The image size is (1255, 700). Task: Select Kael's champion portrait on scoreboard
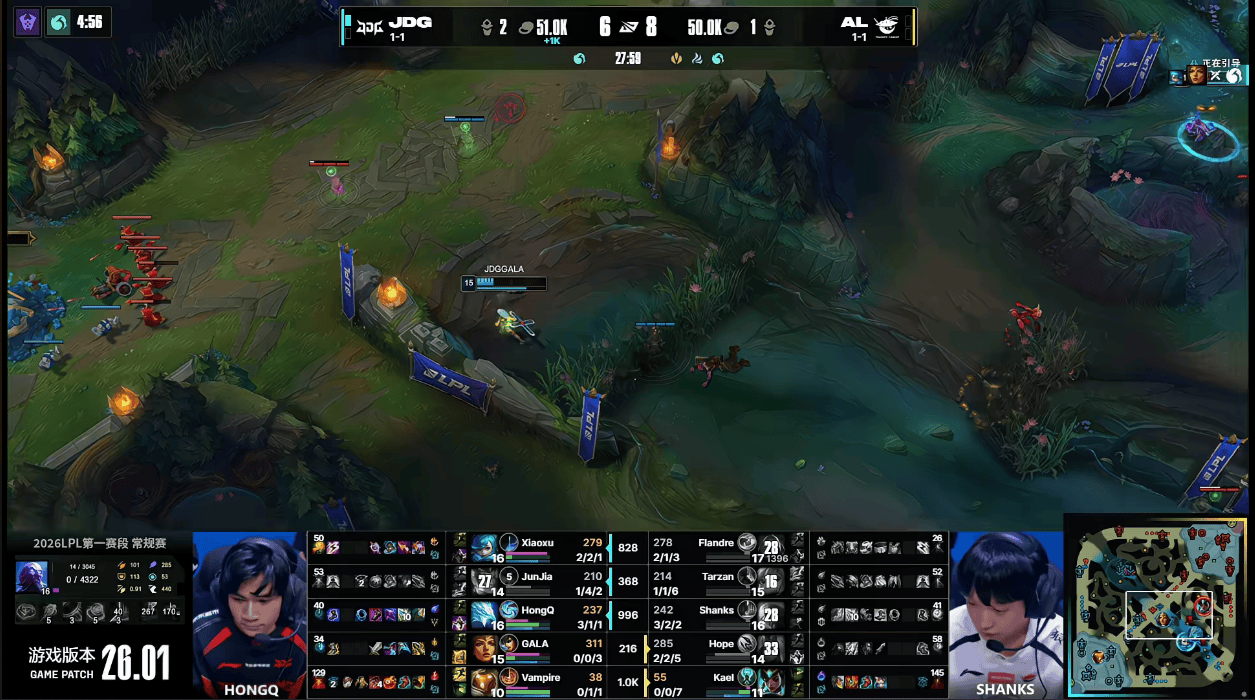click(x=771, y=682)
